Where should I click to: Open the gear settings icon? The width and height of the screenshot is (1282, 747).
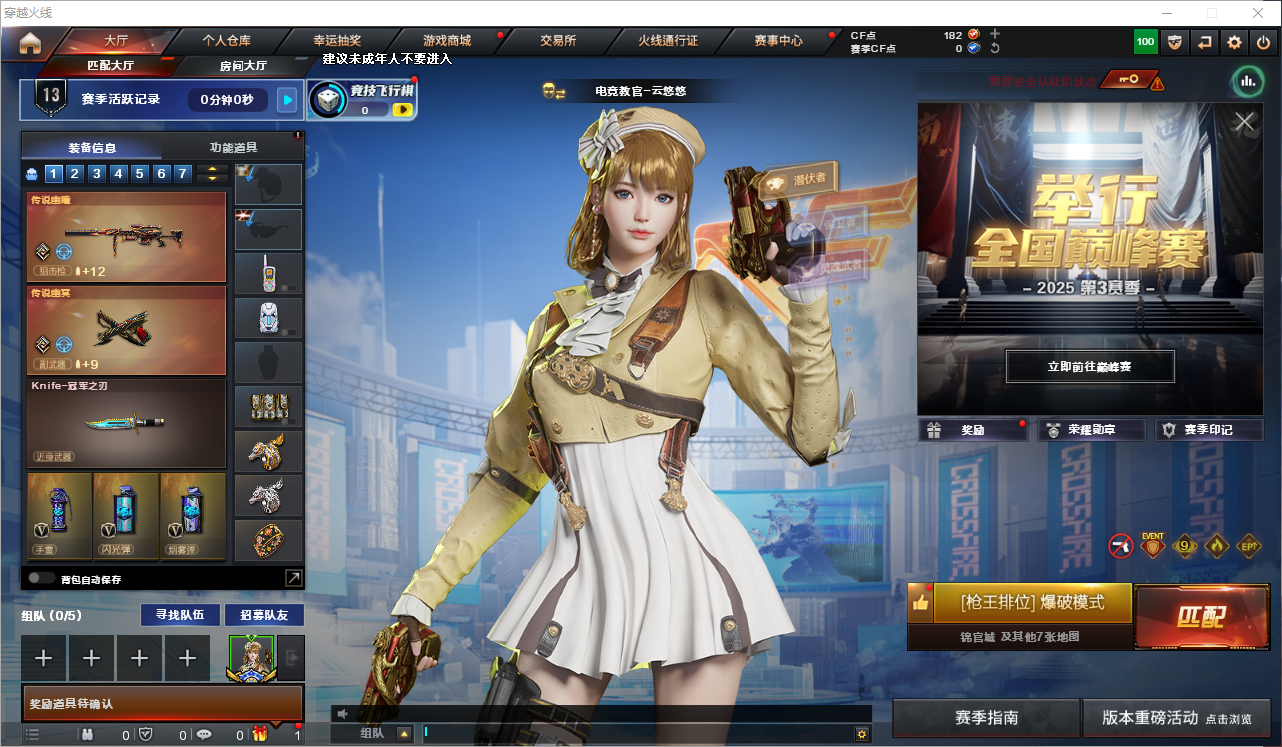click(x=1234, y=43)
